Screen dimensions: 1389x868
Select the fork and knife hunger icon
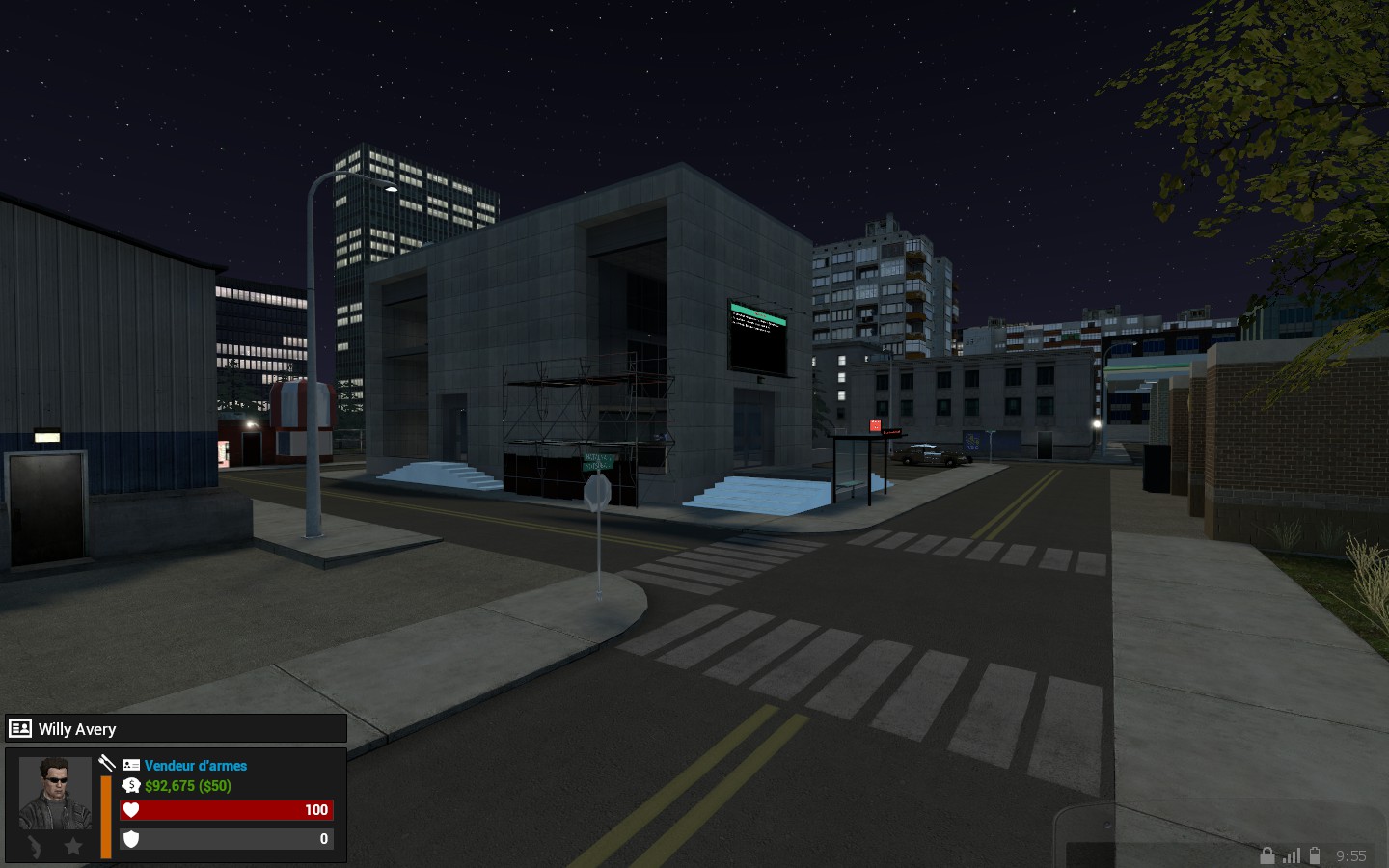(106, 762)
